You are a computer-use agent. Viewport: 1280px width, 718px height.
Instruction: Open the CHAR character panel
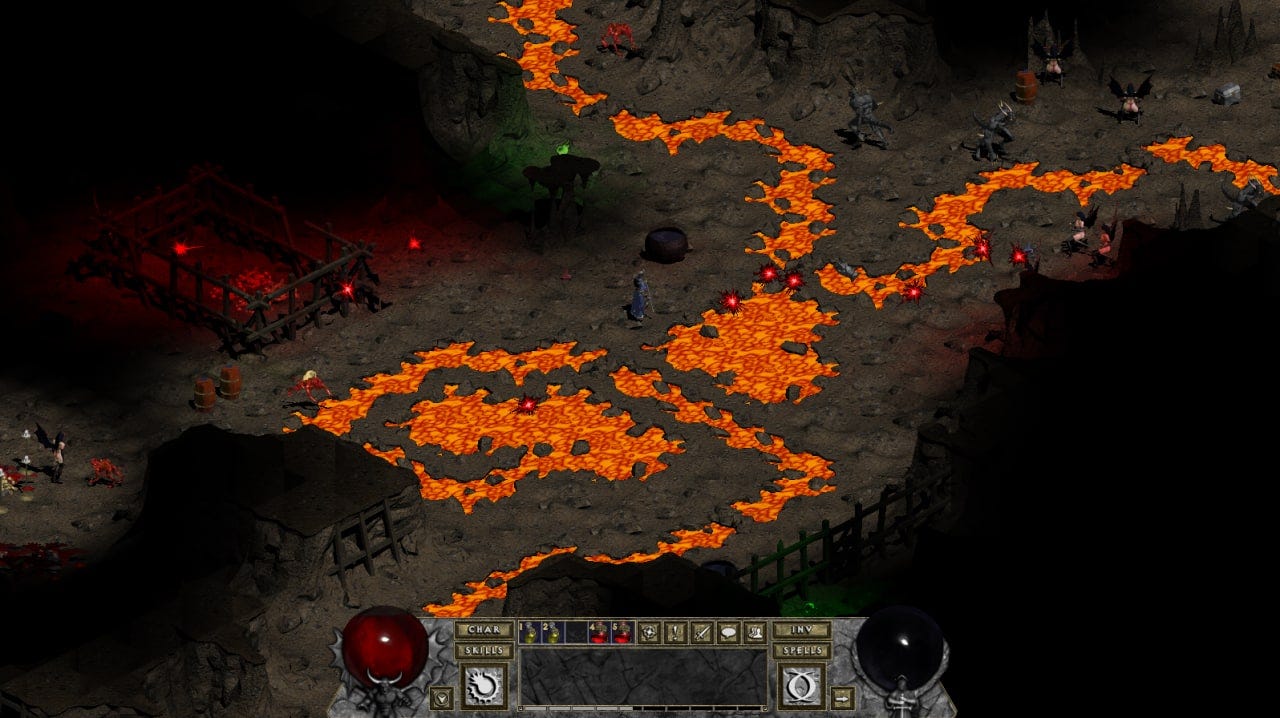(484, 630)
